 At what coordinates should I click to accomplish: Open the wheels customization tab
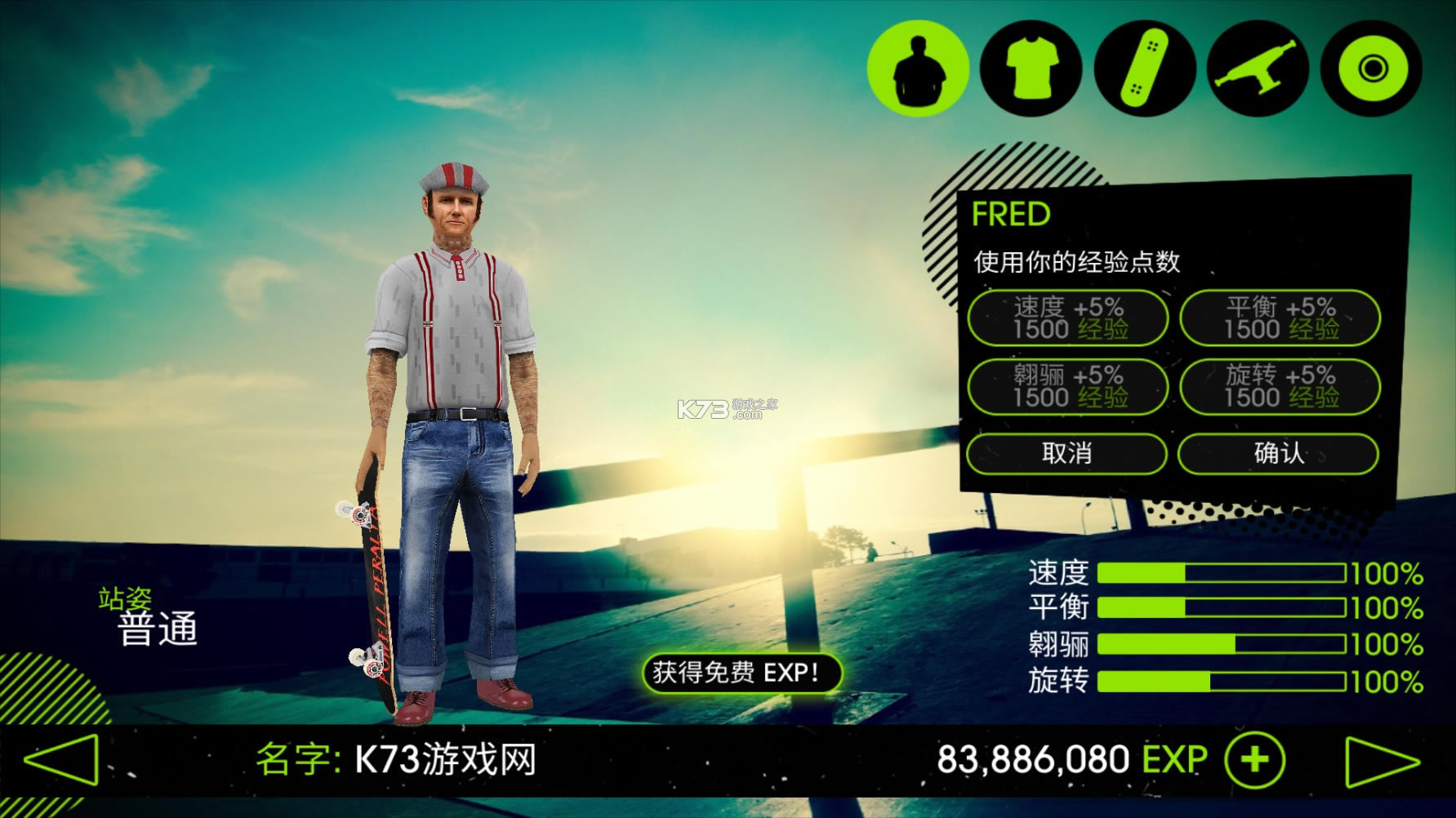(x=1371, y=69)
